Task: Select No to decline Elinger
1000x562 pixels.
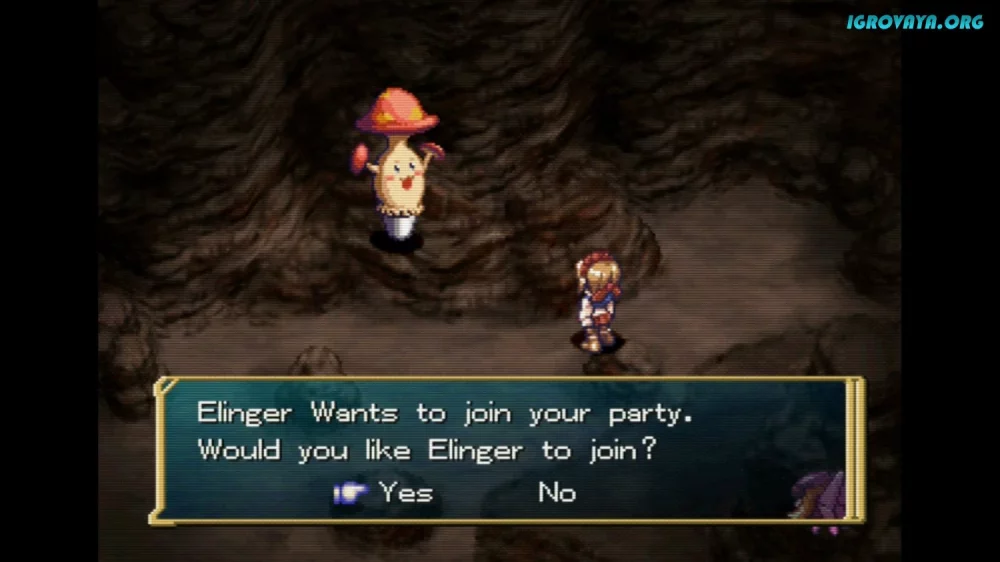Action: [x=557, y=492]
